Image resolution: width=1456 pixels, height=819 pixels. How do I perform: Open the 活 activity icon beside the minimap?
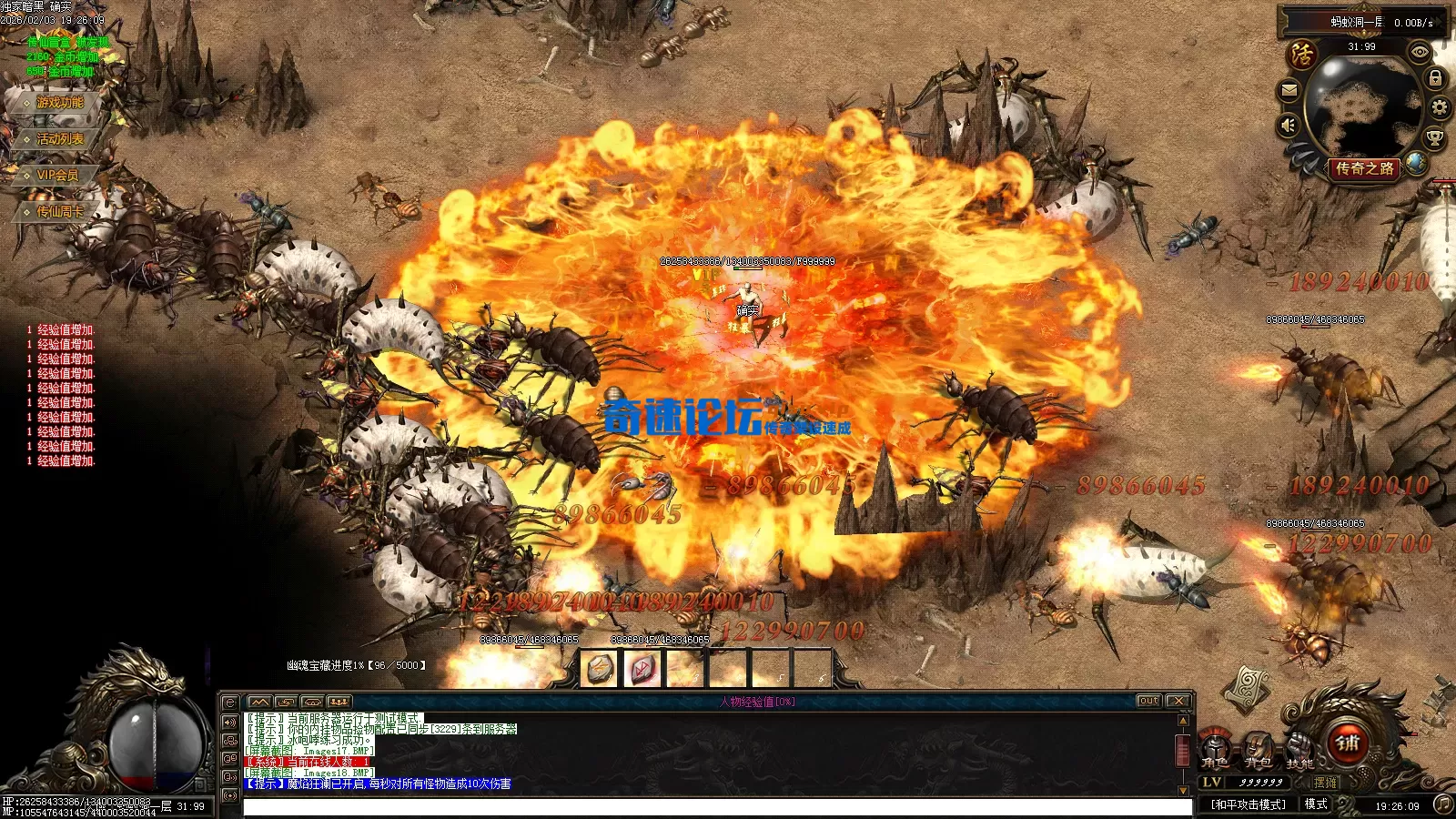(x=1302, y=56)
